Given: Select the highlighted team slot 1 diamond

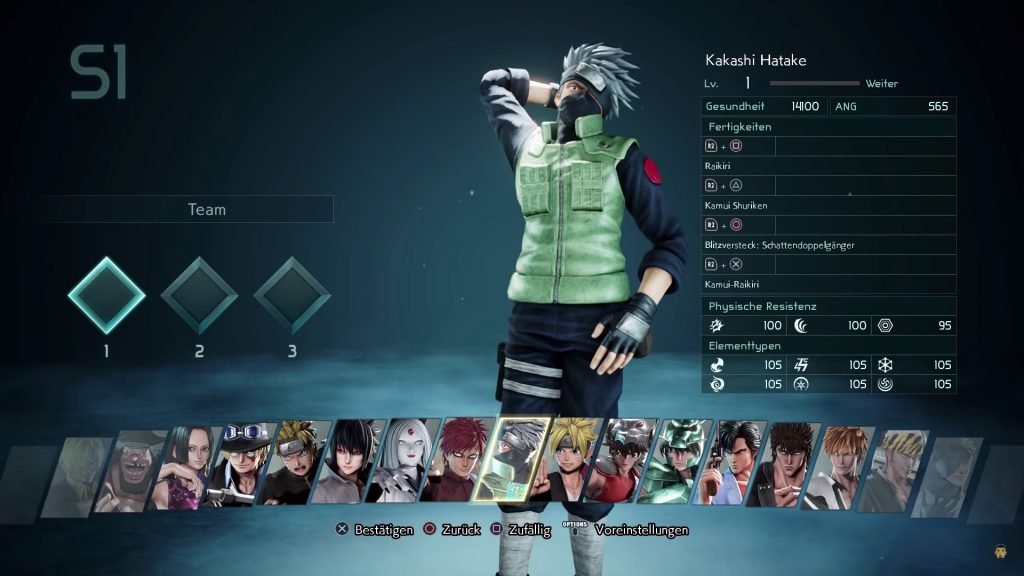Looking at the screenshot, I should [106, 295].
